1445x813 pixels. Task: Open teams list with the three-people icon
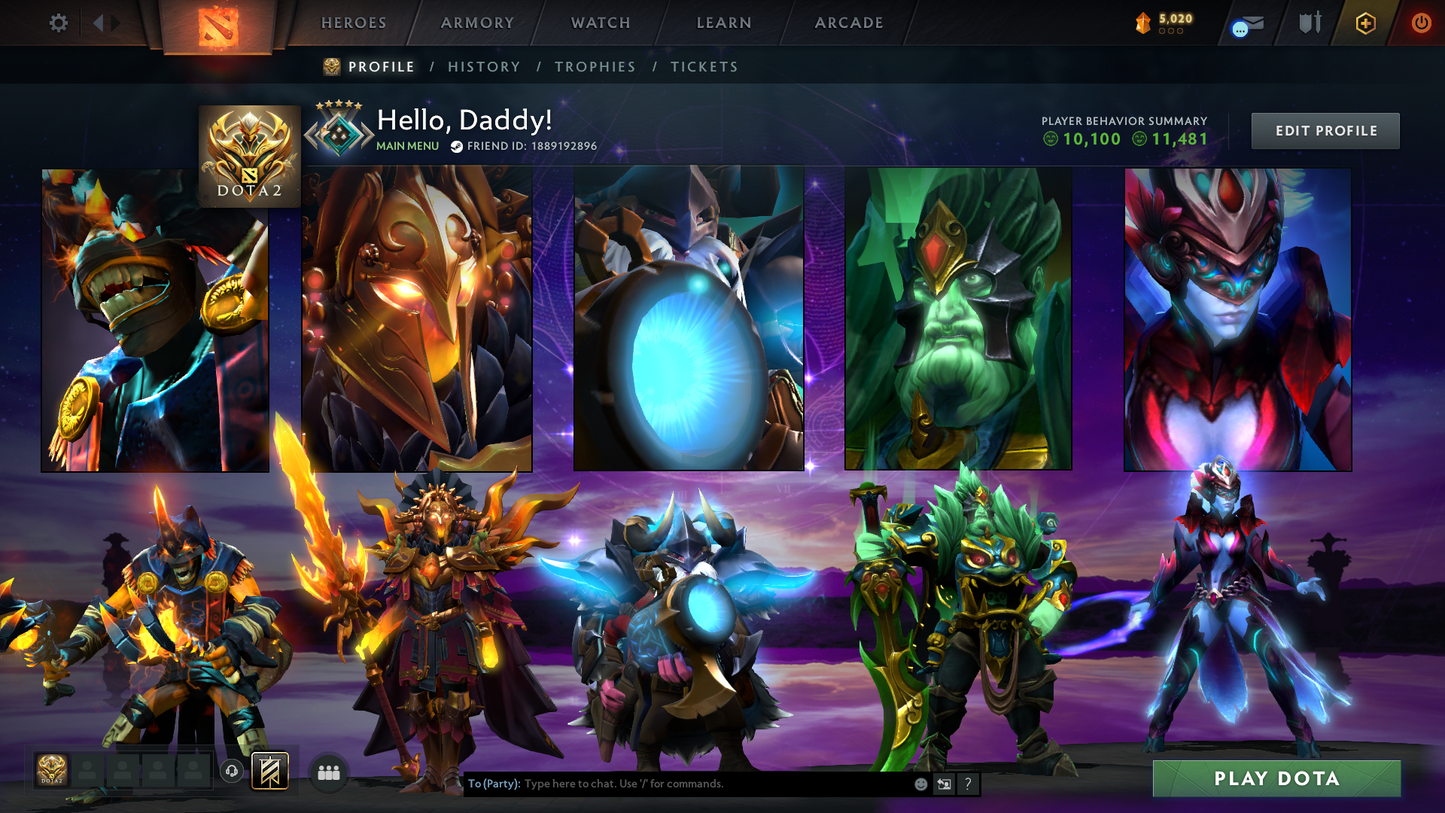328,771
